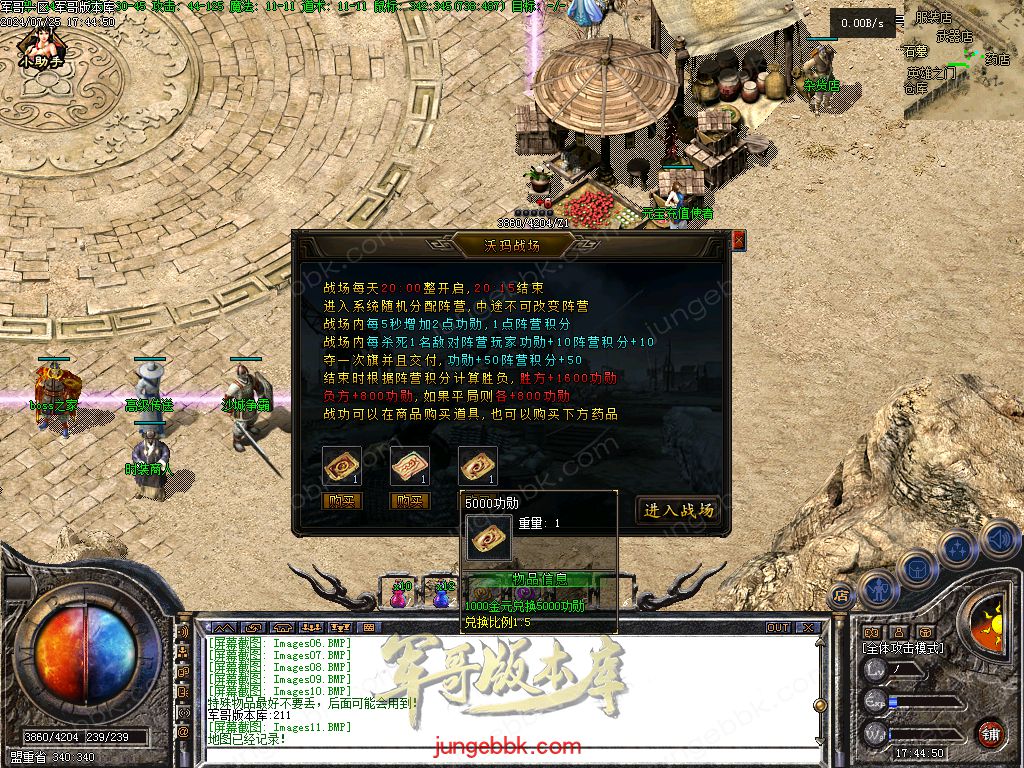
Task: Open the 小助手 helper portrait
Action: coord(41,45)
